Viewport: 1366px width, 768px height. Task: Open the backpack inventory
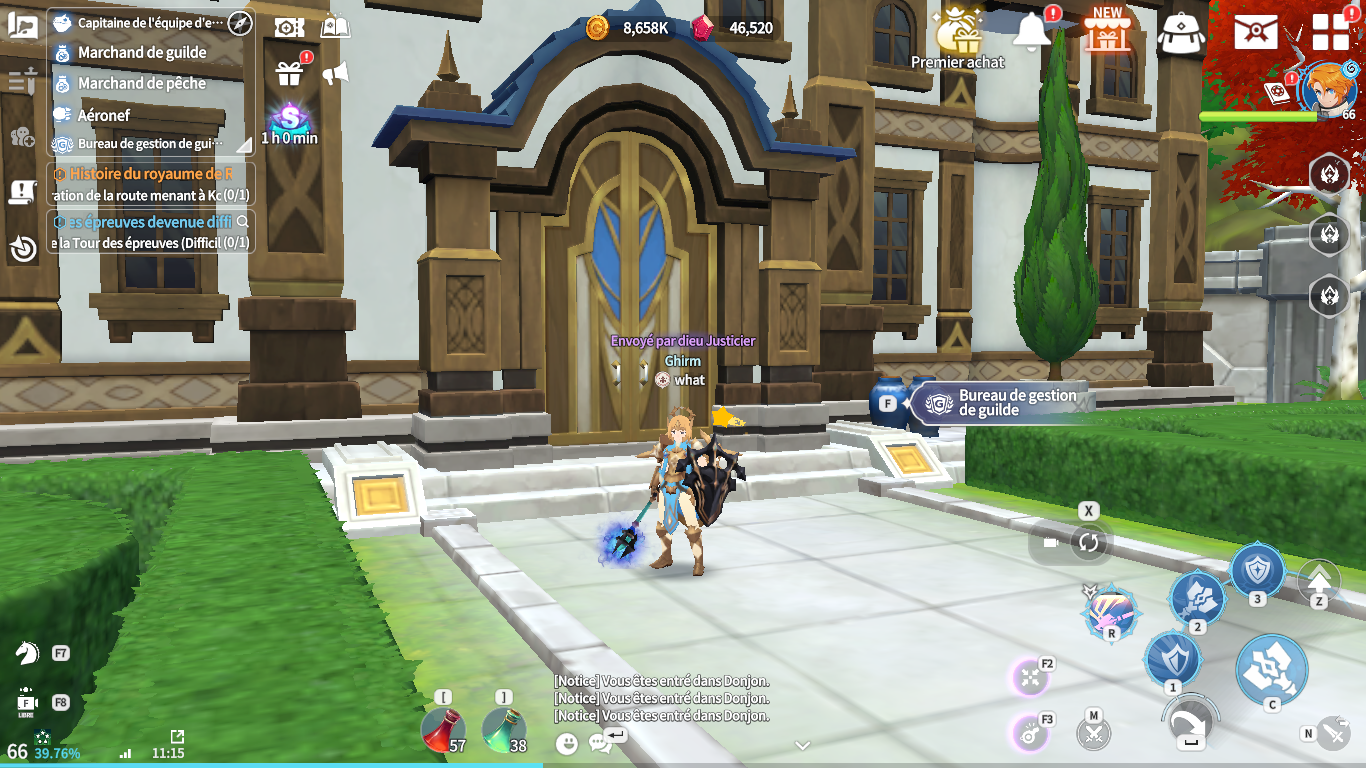(x=1180, y=33)
